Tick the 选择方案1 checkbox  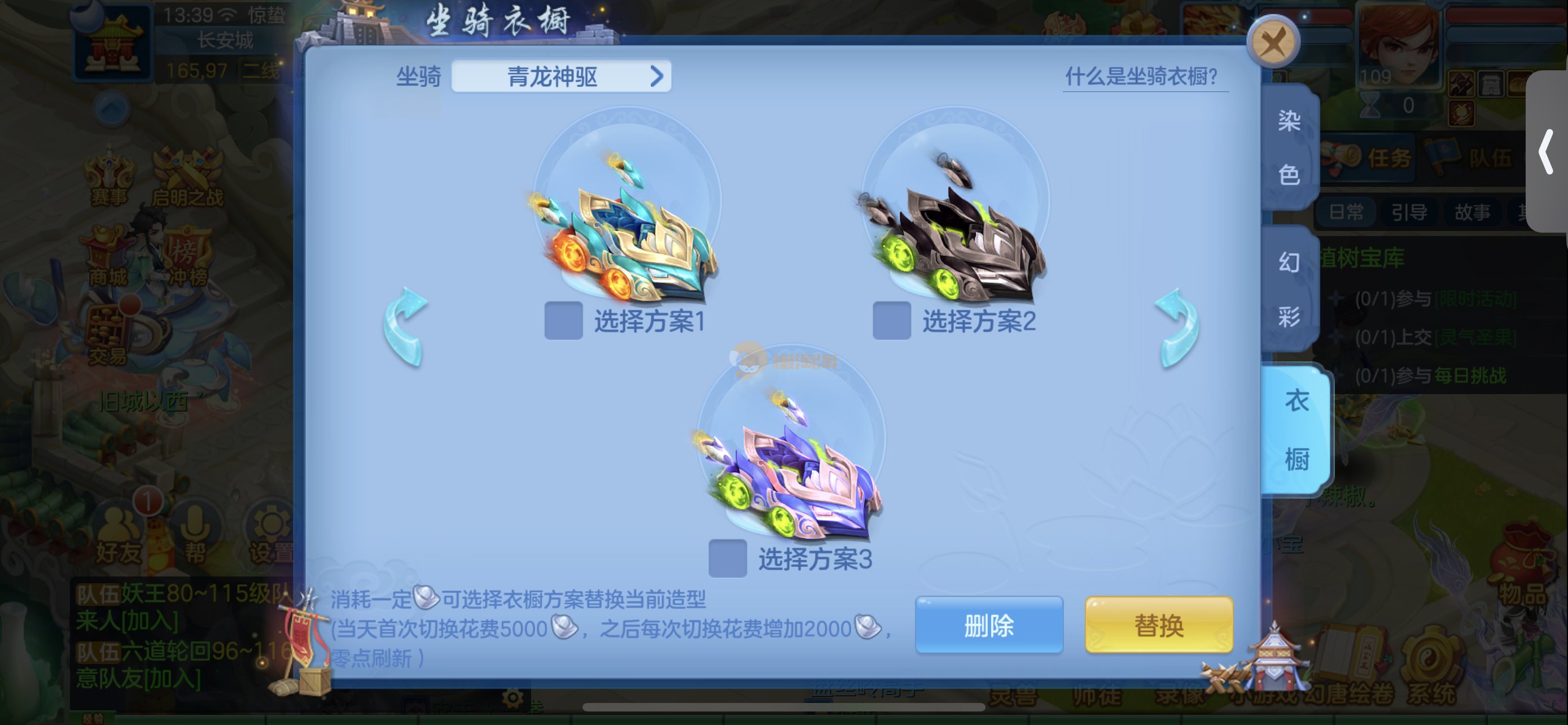click(563, 321)
